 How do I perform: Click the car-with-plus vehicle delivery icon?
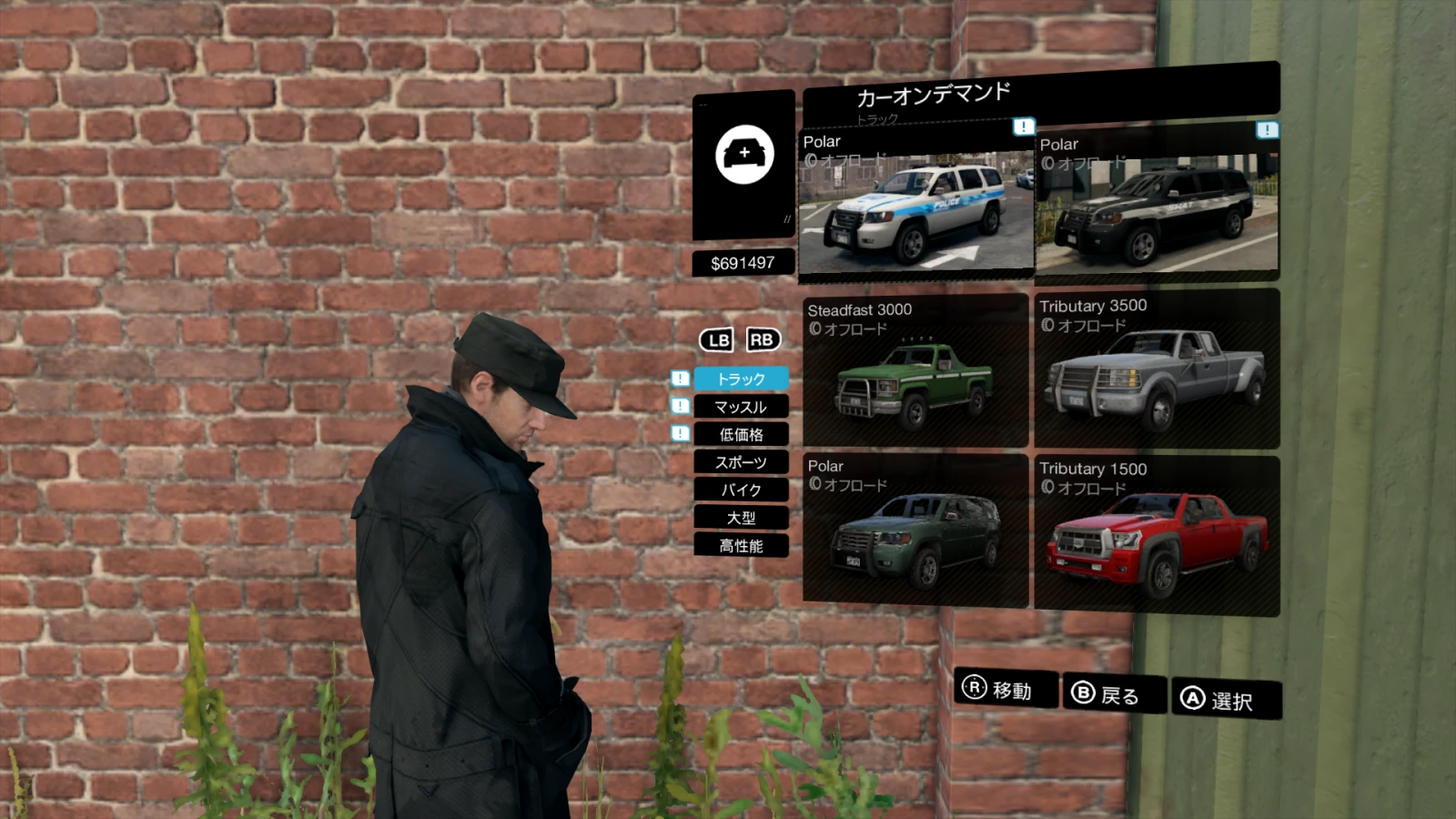[742, 155]
